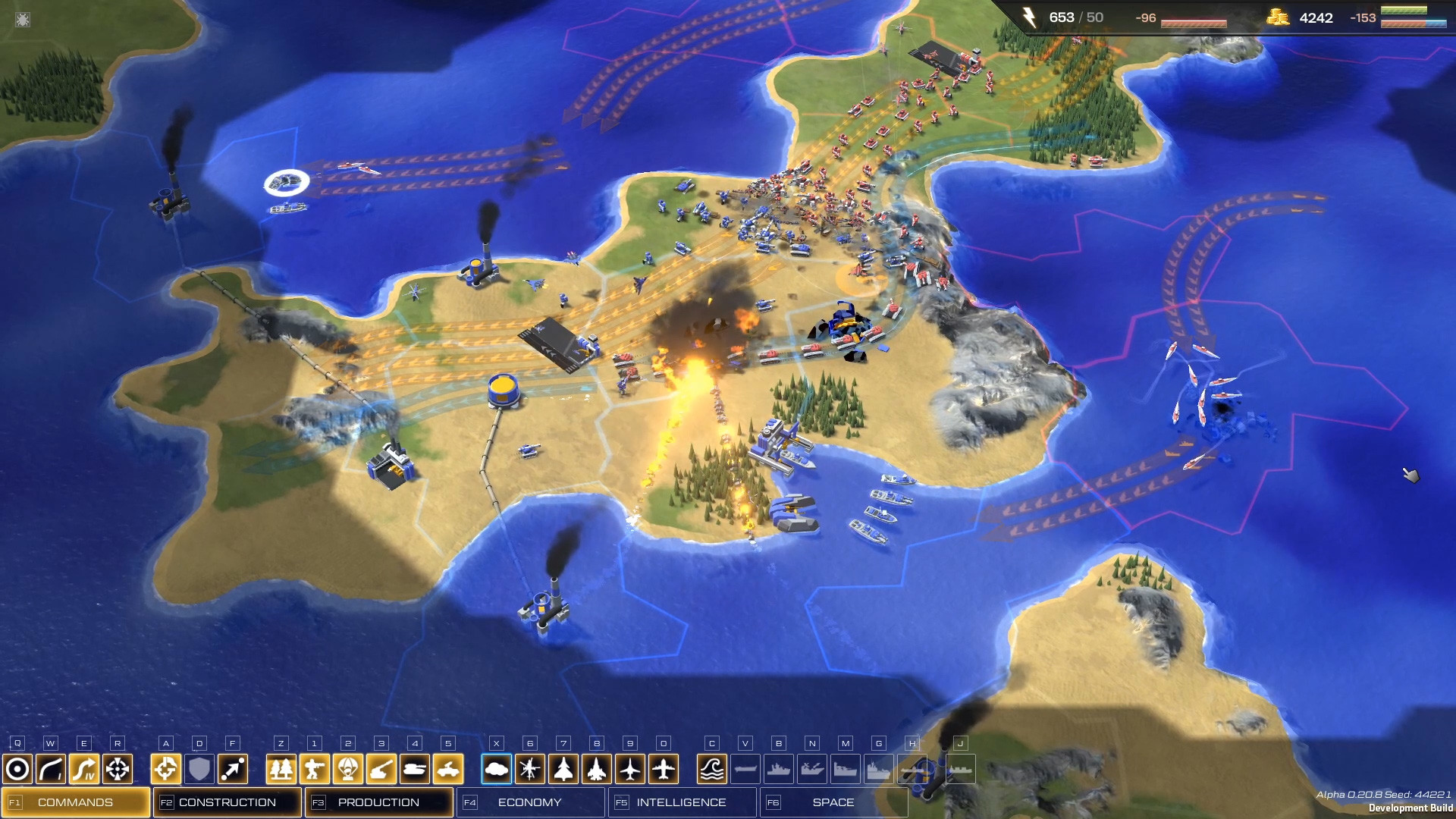Select the transport plane unit icon

664,769
